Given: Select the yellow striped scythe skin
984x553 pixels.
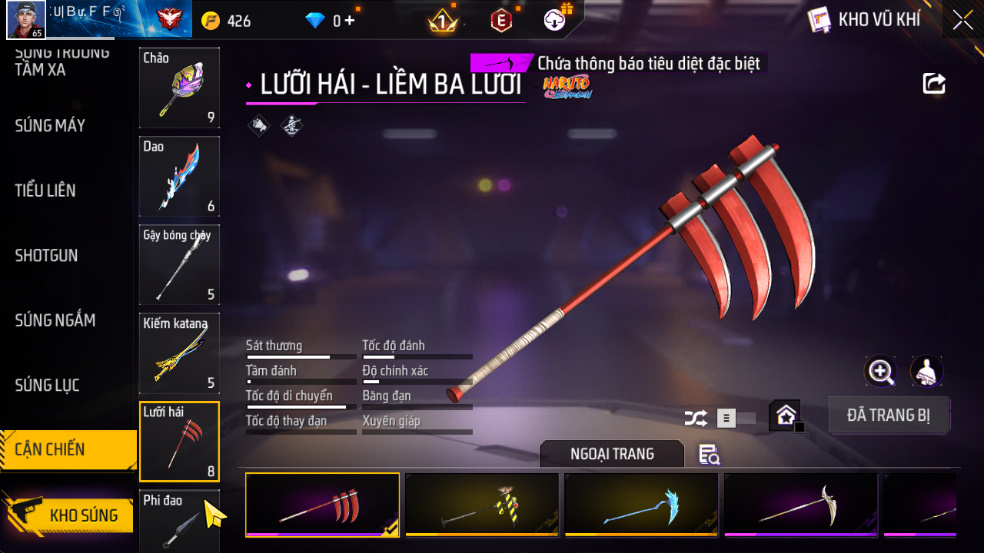Looking at the screenshot, I should [482, 506].
